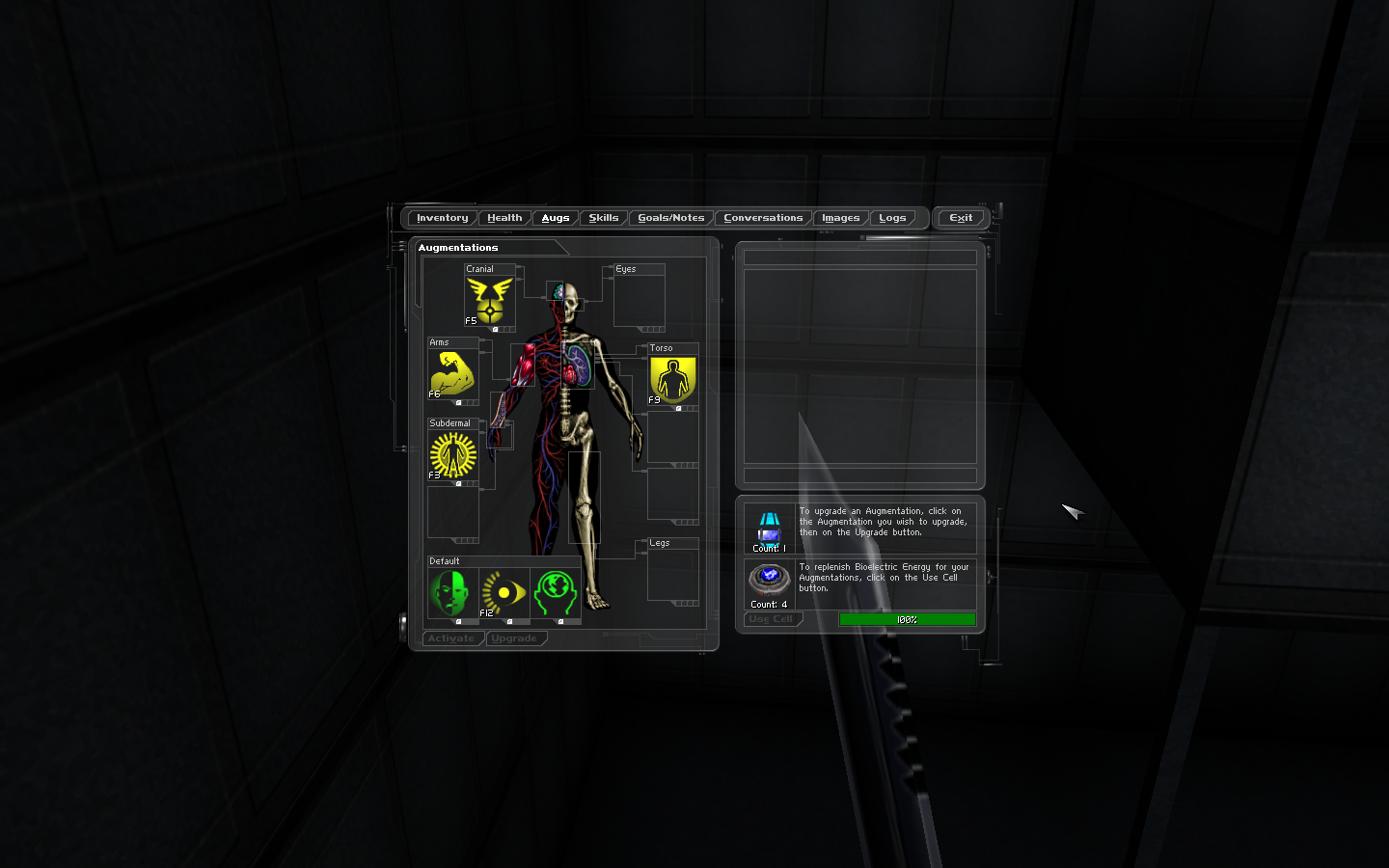Select the Torso augmentation icon
Screen dimensions: 1389x868
[672, 379]
